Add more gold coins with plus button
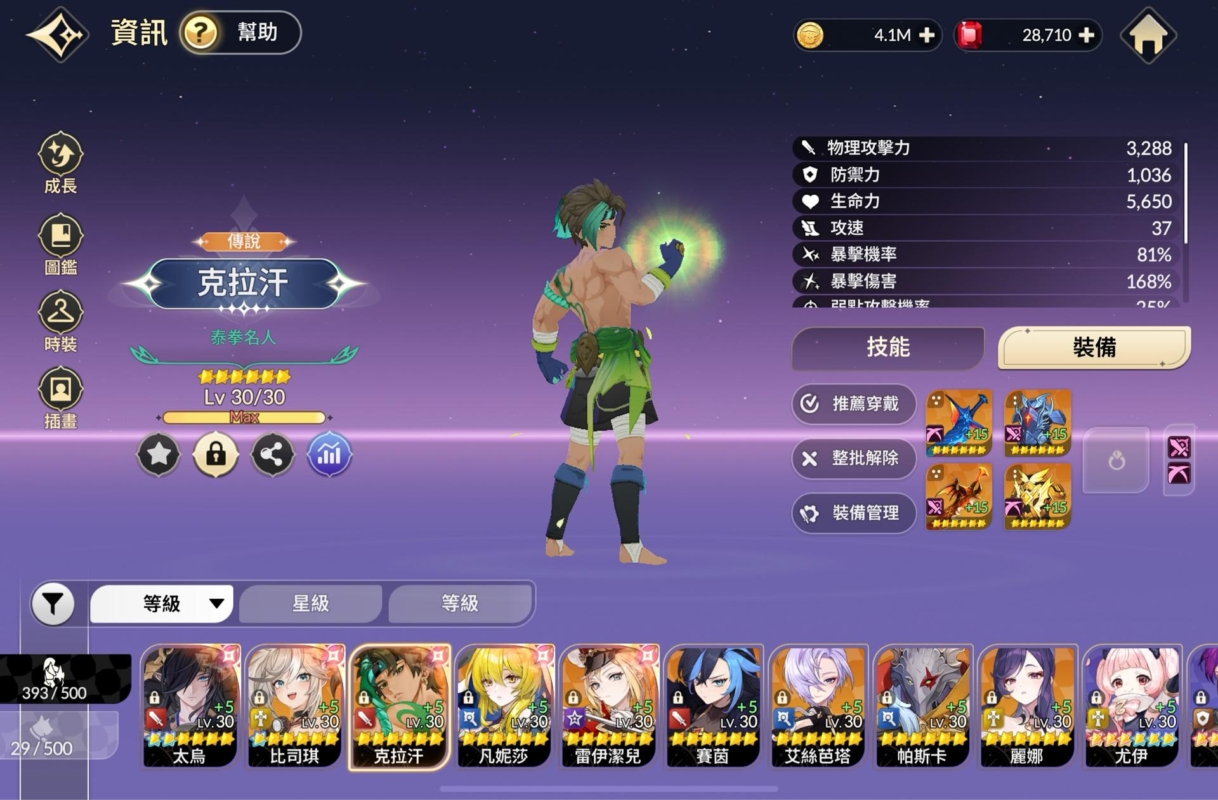Image resolution: width=1218 pixels, height=800 pixels. (927, 36)
